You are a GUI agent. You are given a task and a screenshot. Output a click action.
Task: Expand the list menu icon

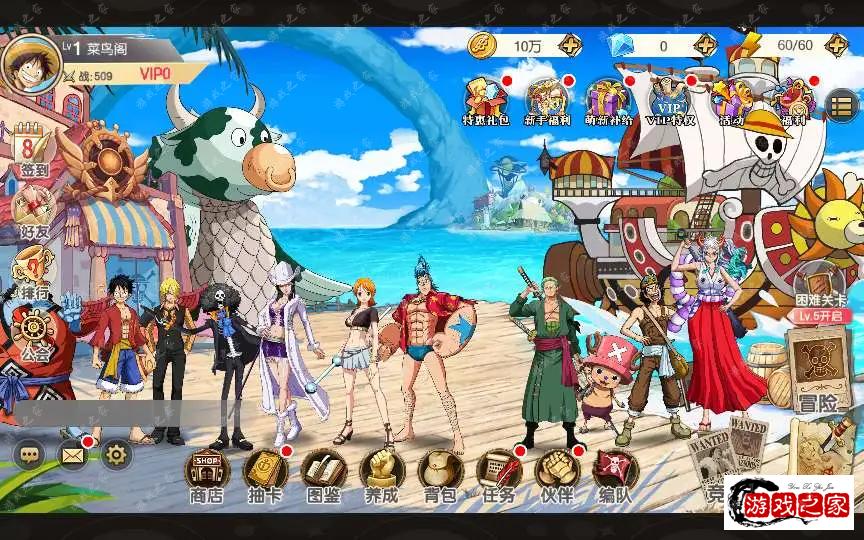coord(842,103)
